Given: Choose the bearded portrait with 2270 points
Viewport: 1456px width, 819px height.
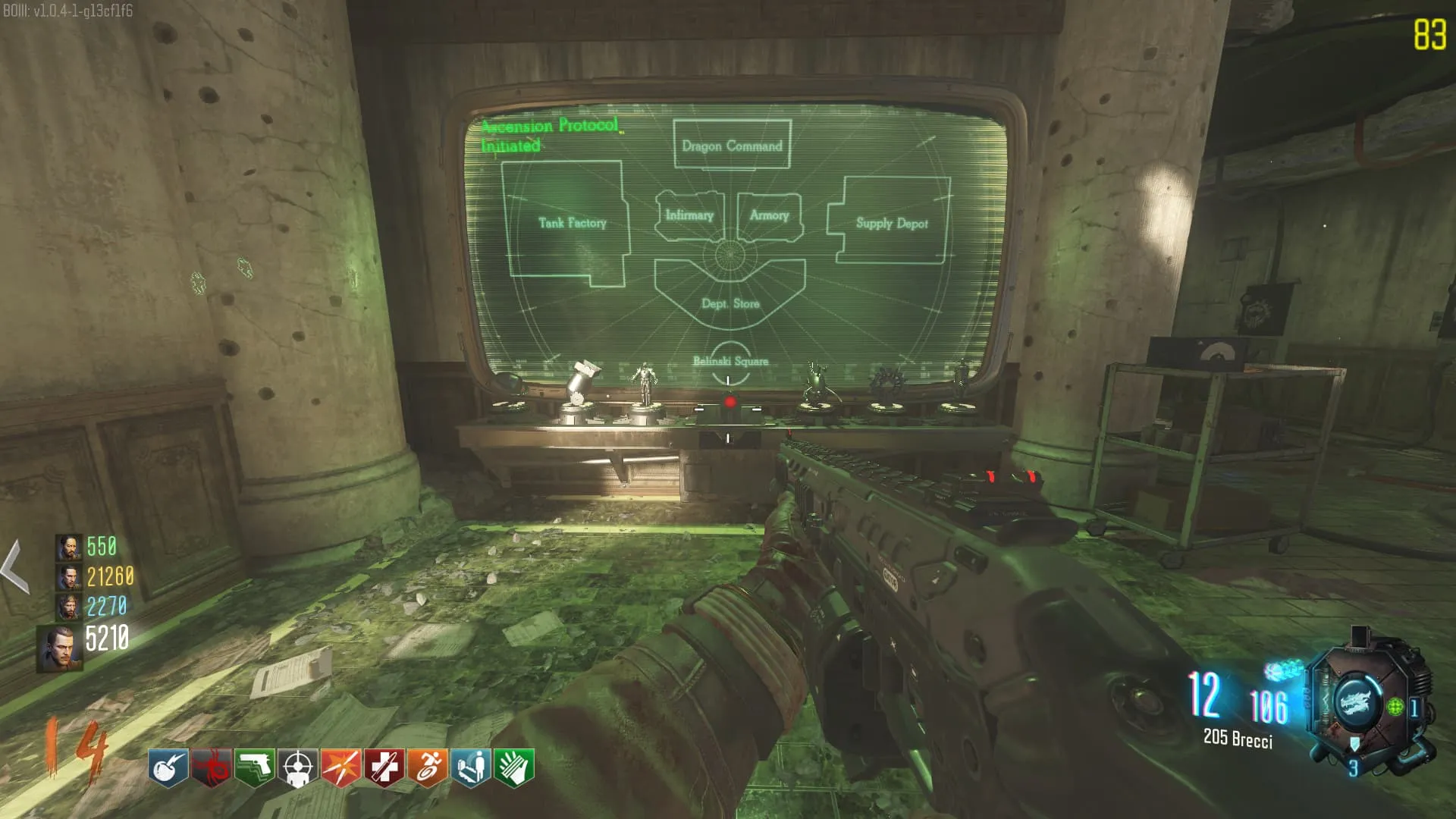Looking at the screenshot, I should pos(68,607).
